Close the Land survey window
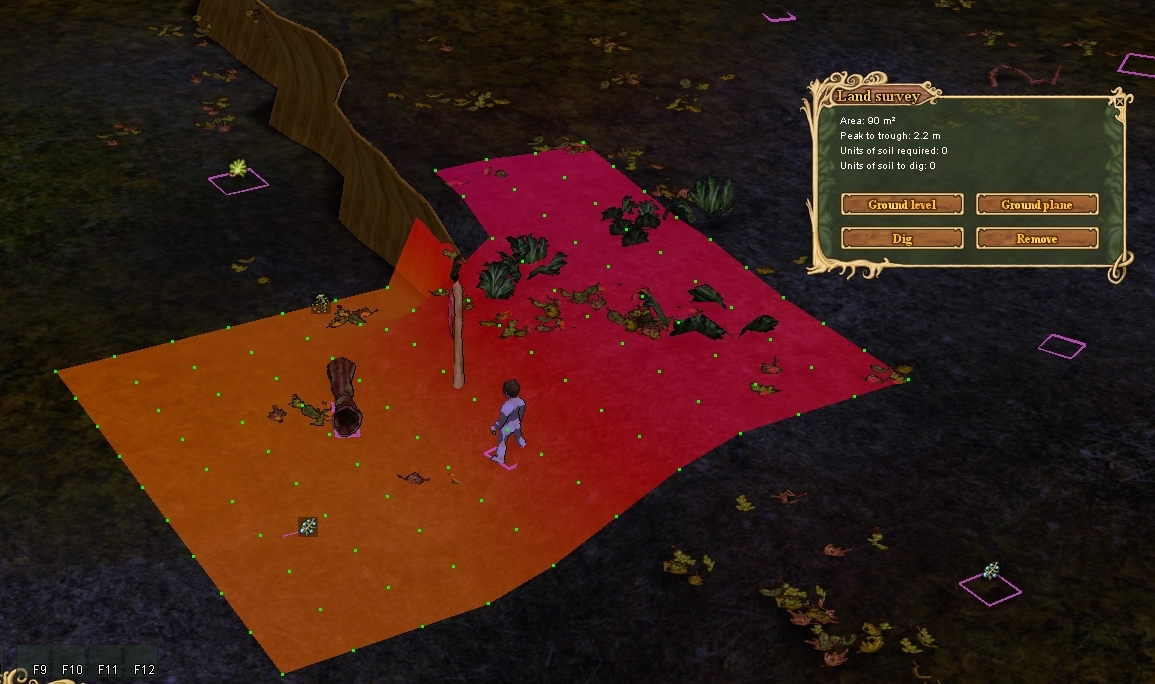1155x684 pixels. click(1118, 100)
